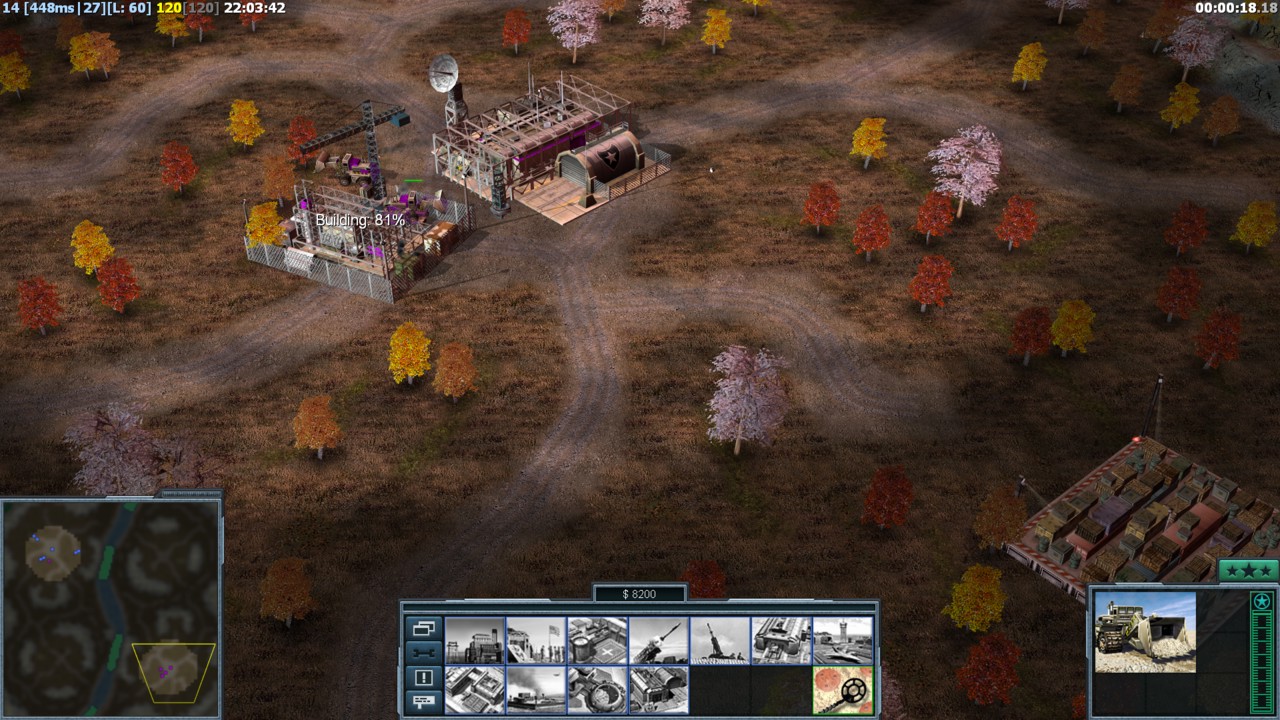1280x720 pixels.
Task: Choose the smoking ship dock build icon
Action: [x=535, y=690]
